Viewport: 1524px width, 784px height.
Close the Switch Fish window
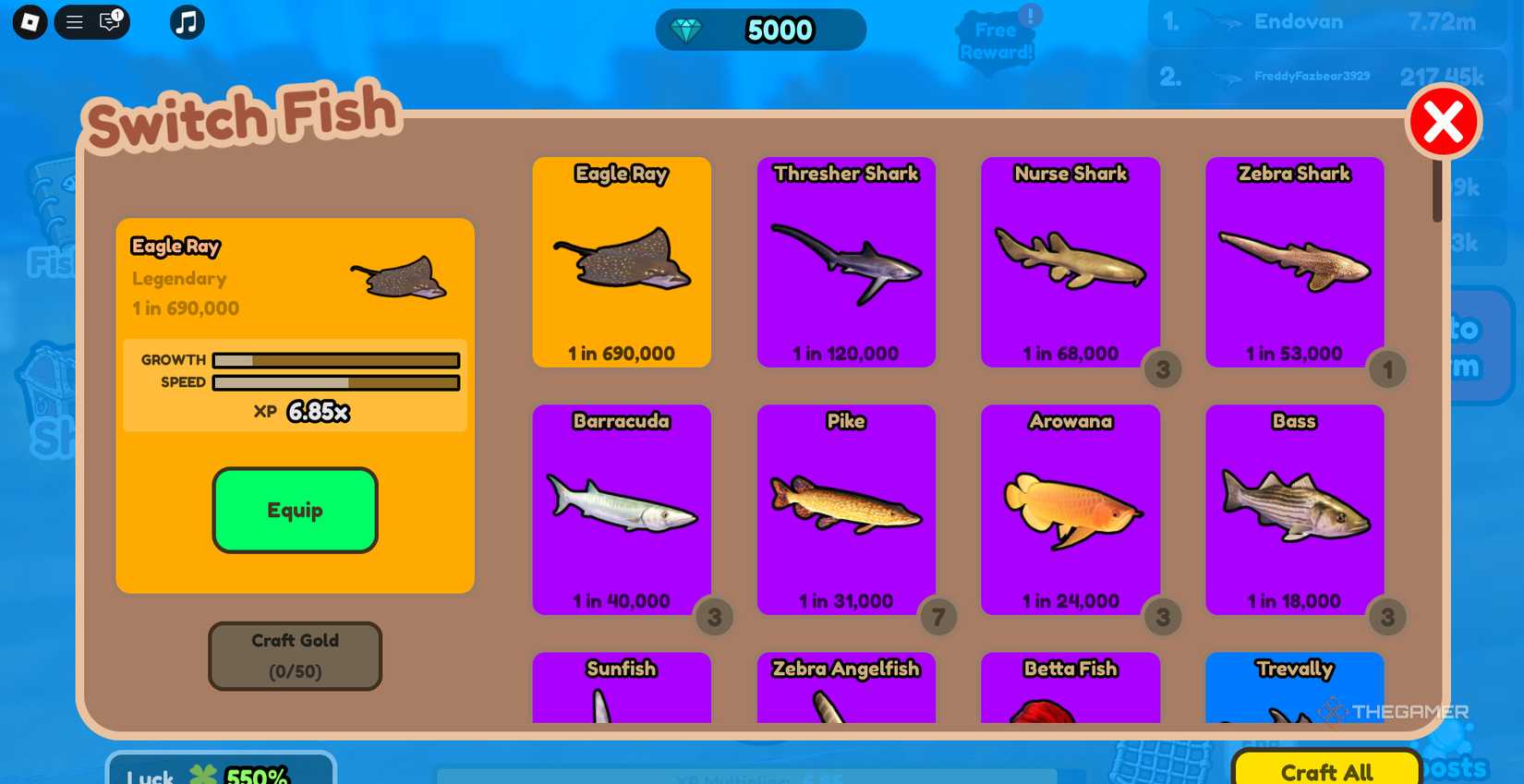click(1445, 119)
